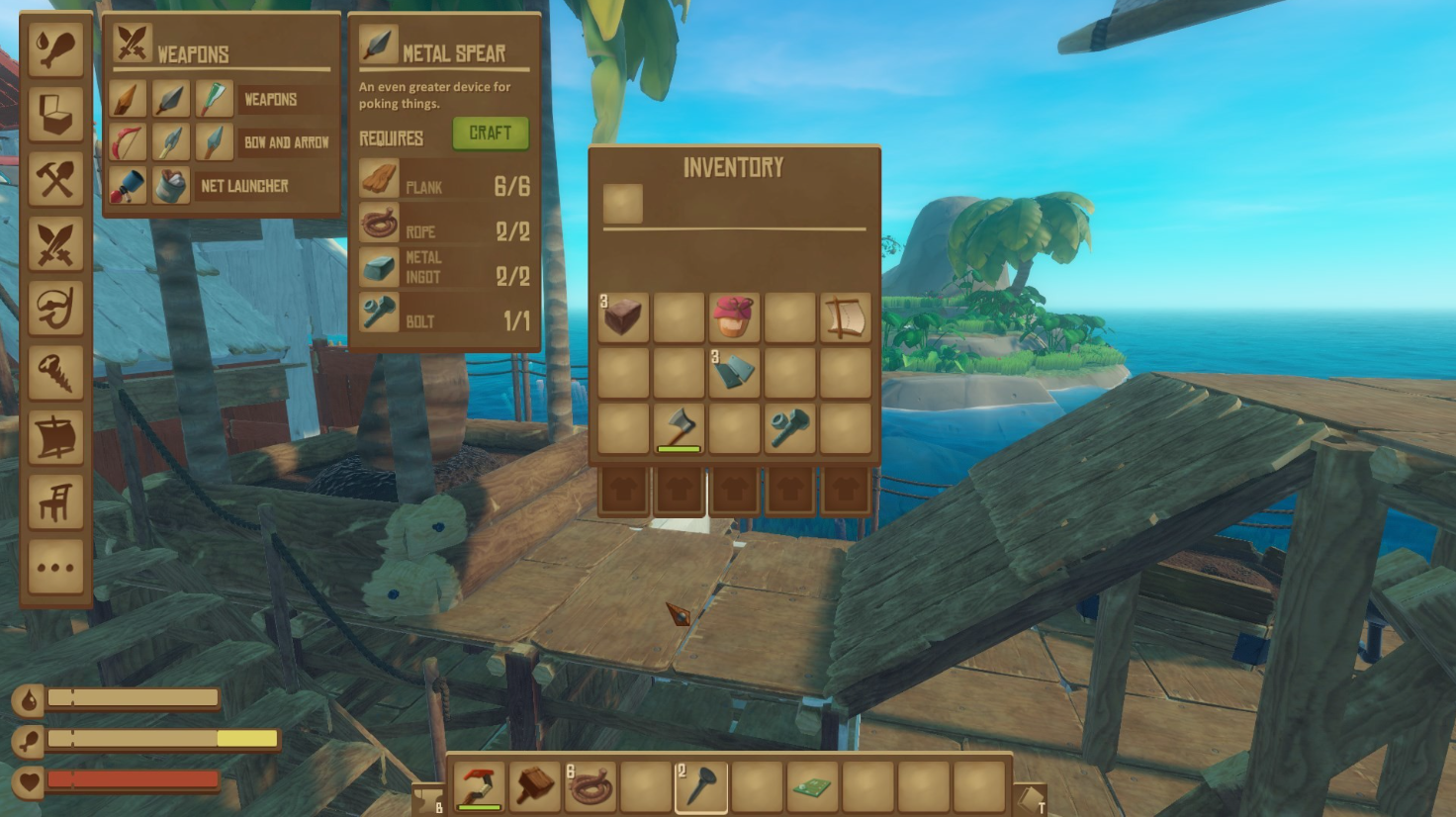Image resolution: width=1456 pixels, height=817 pixels.
Task: Open the ellipsis Other category
Action: [56, 568]
